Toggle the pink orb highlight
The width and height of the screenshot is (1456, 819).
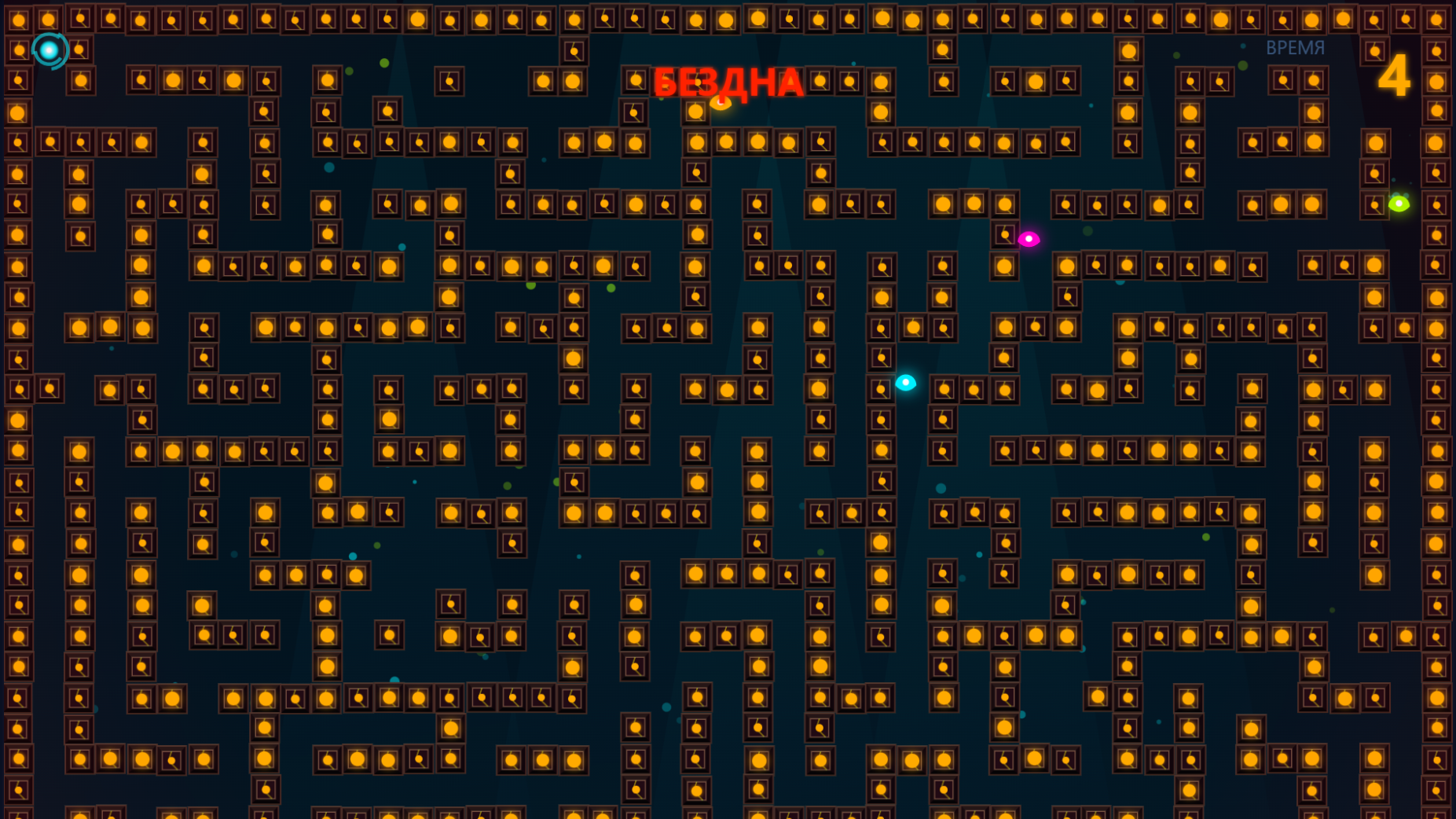click(1029, 240)
